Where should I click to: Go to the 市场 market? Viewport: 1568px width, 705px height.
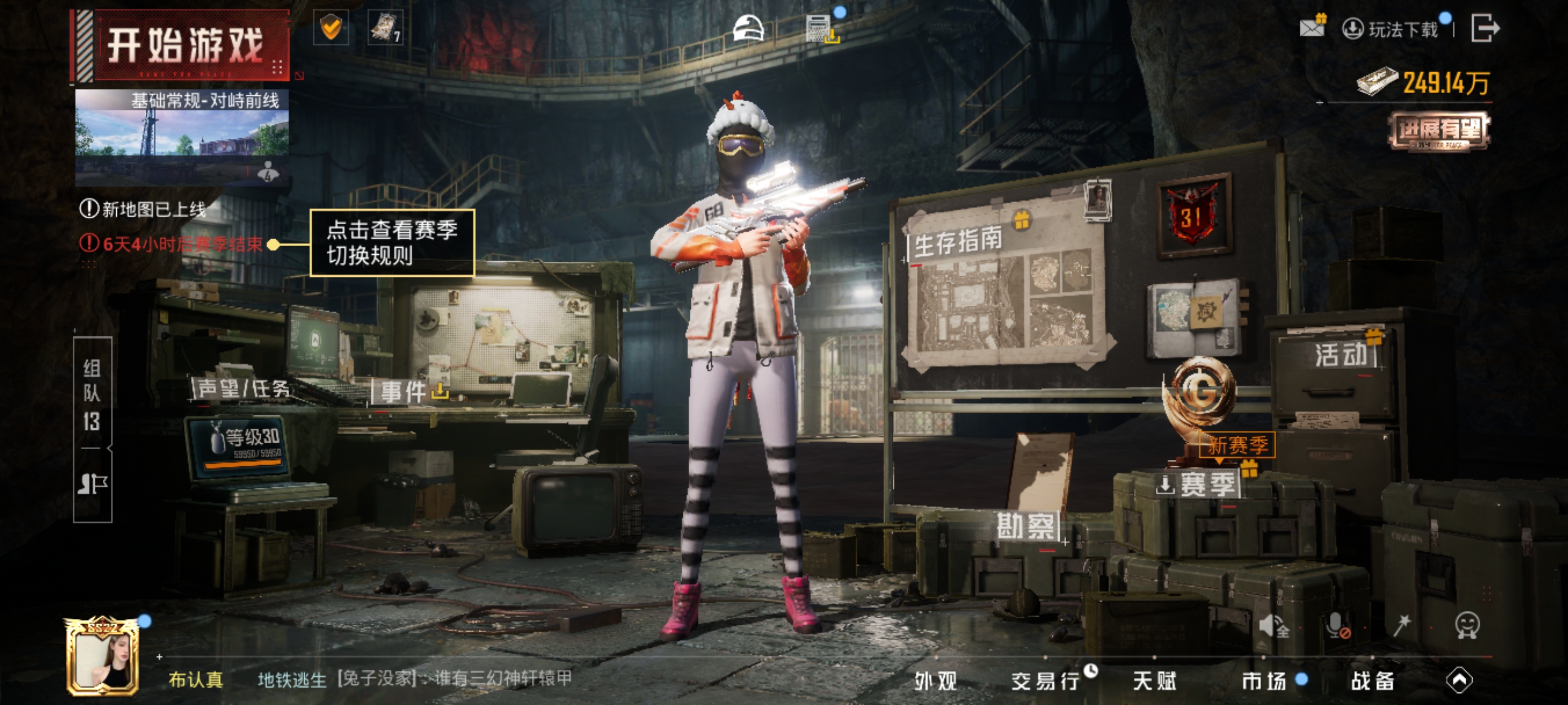coord(1264,681)
